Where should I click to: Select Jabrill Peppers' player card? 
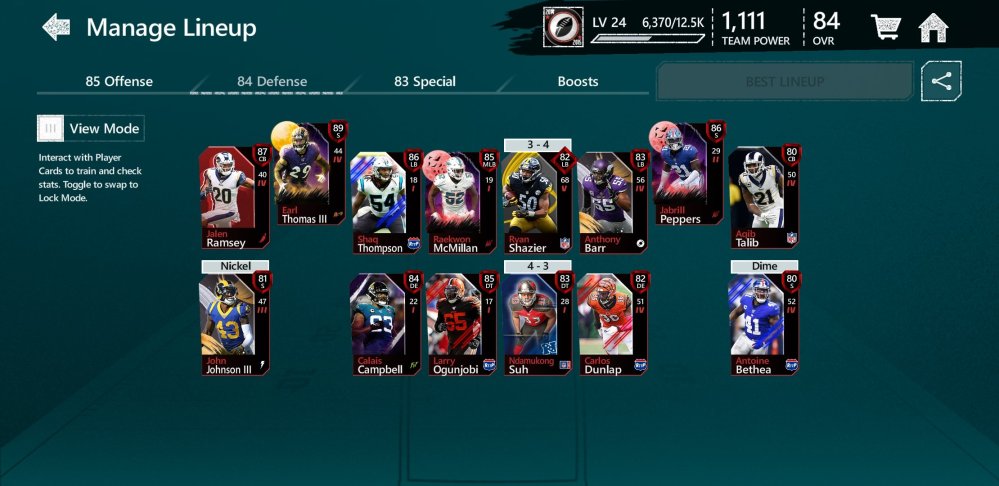coord(688,175)
